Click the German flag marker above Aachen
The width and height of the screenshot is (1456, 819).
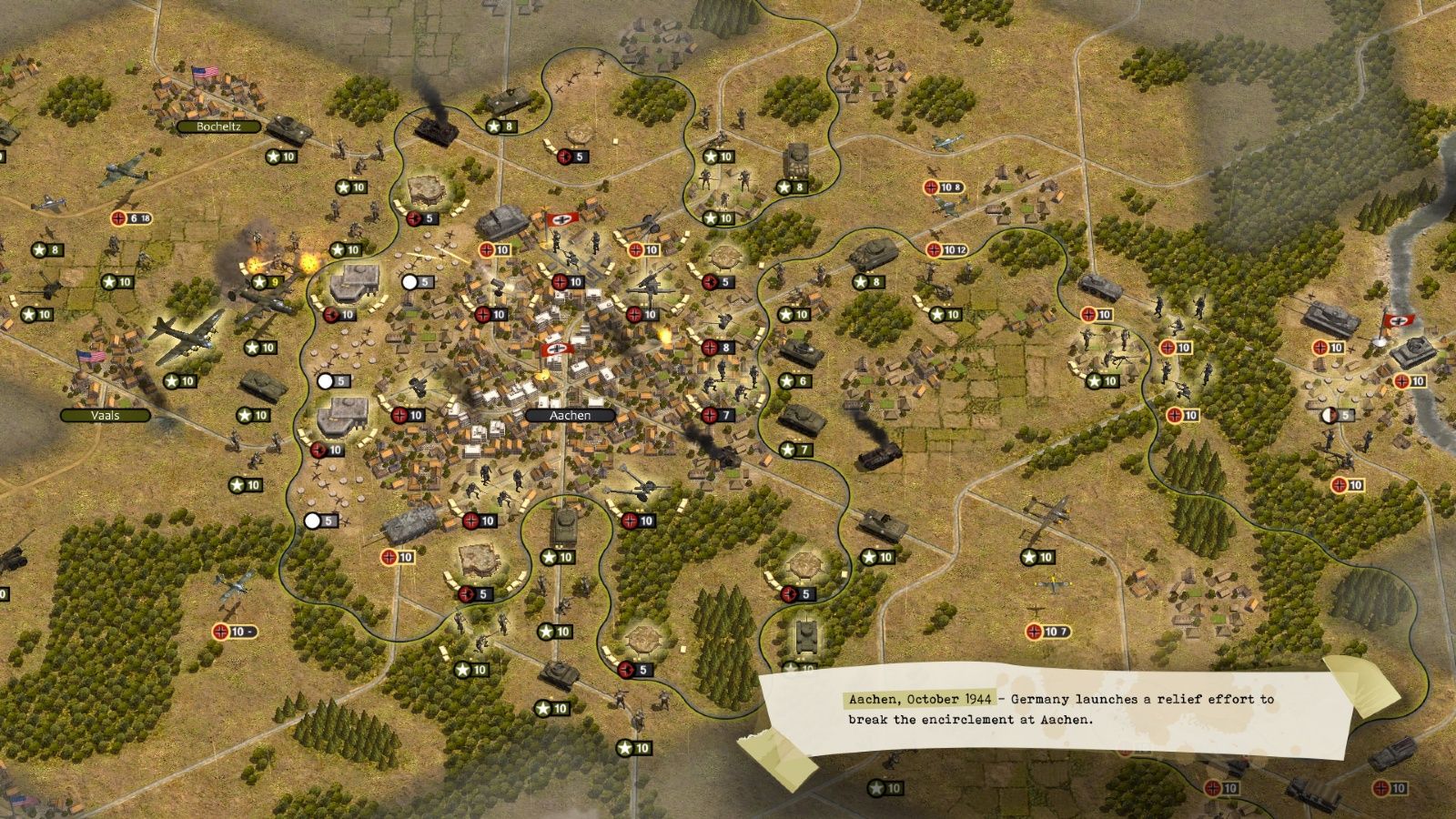(561, 218)
